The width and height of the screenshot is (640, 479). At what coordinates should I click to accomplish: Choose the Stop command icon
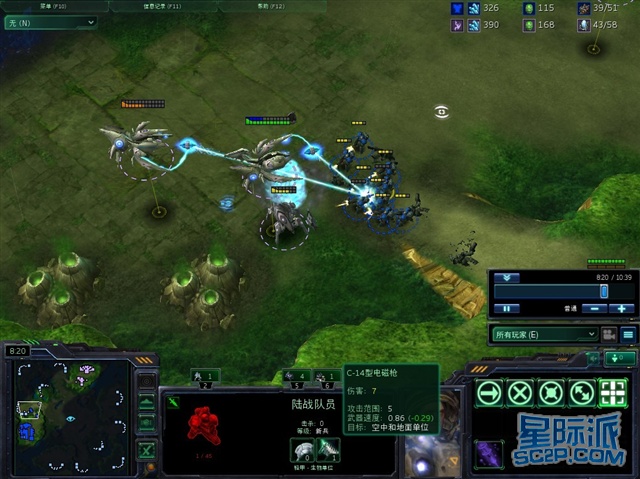pos(519,392)
